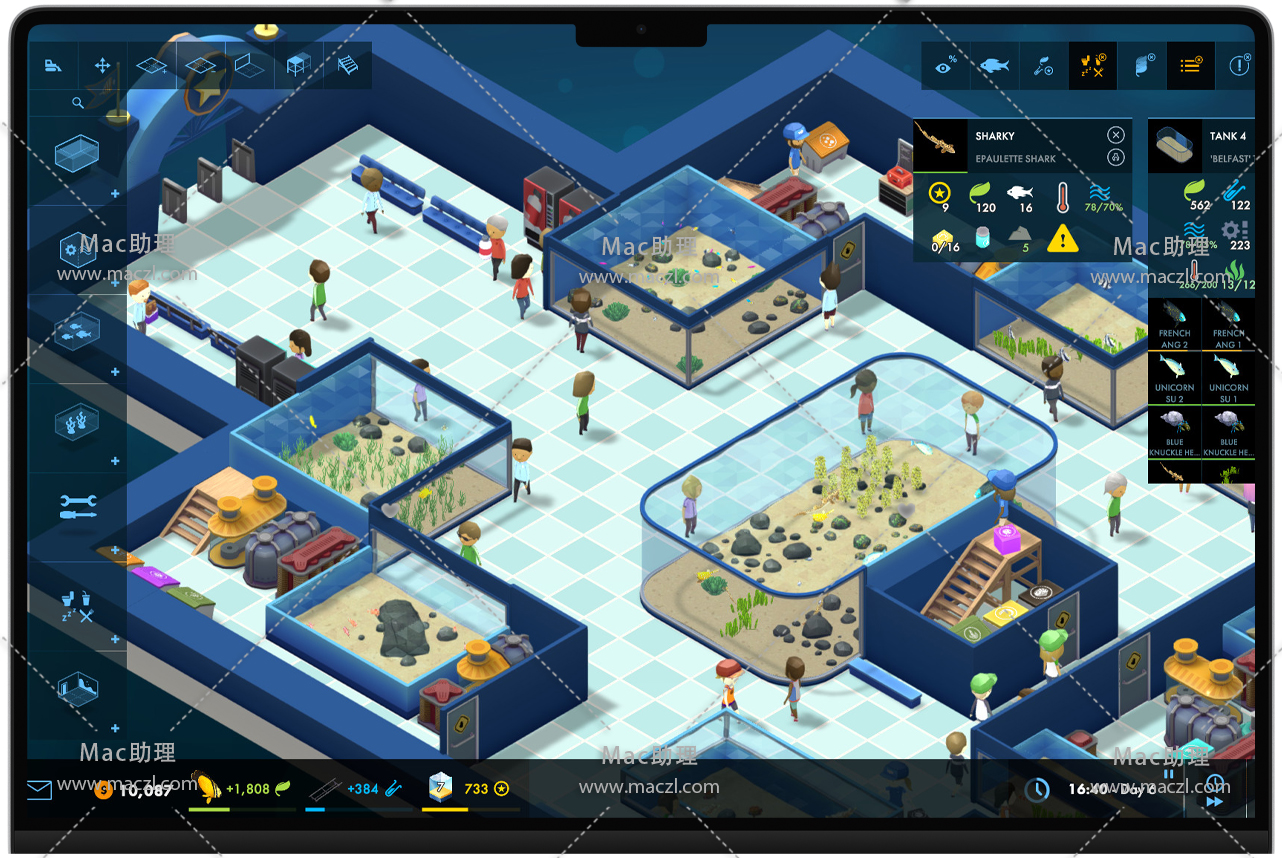Choose the four-arrow move tool
Screen dimensions: 1282x858
coord(102,66)
